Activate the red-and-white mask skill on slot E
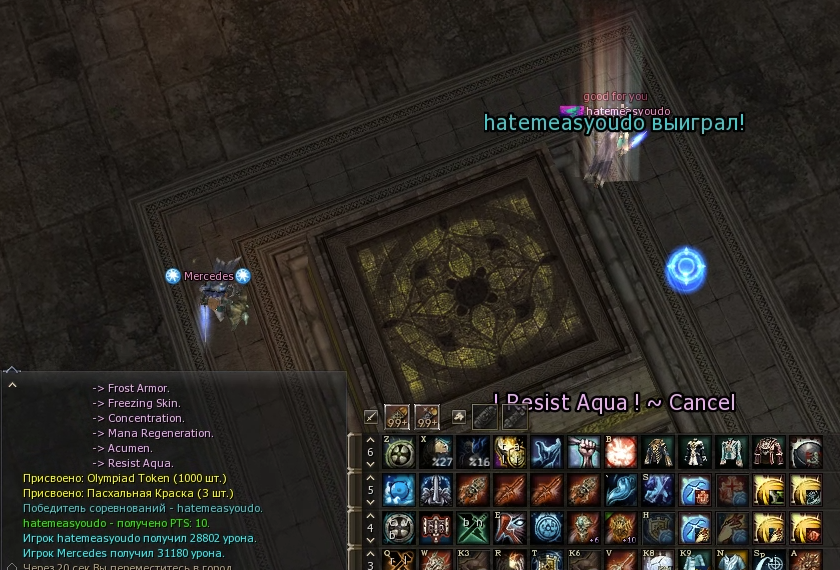Screen dimensions: 840x570 pyautogui.click(x=510, y=527)
